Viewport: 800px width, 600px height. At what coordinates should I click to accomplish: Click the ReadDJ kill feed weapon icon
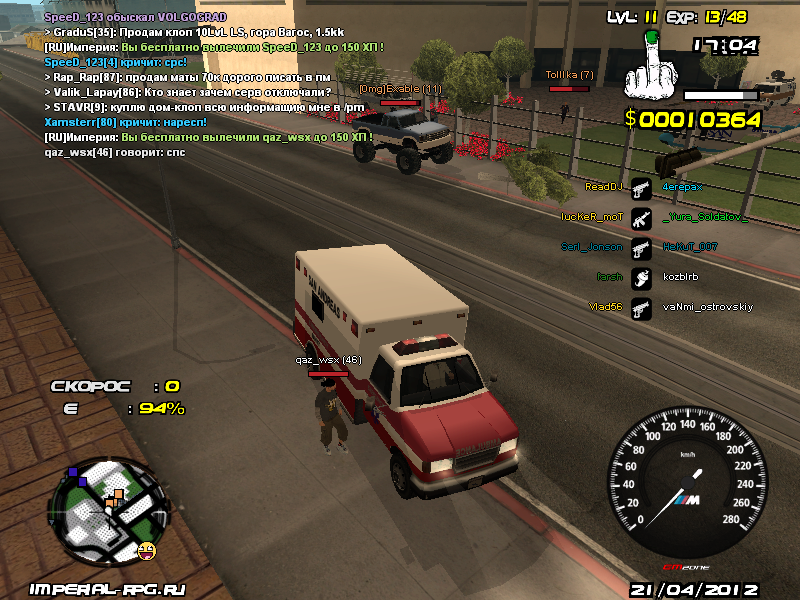click(x=641, y=187)
